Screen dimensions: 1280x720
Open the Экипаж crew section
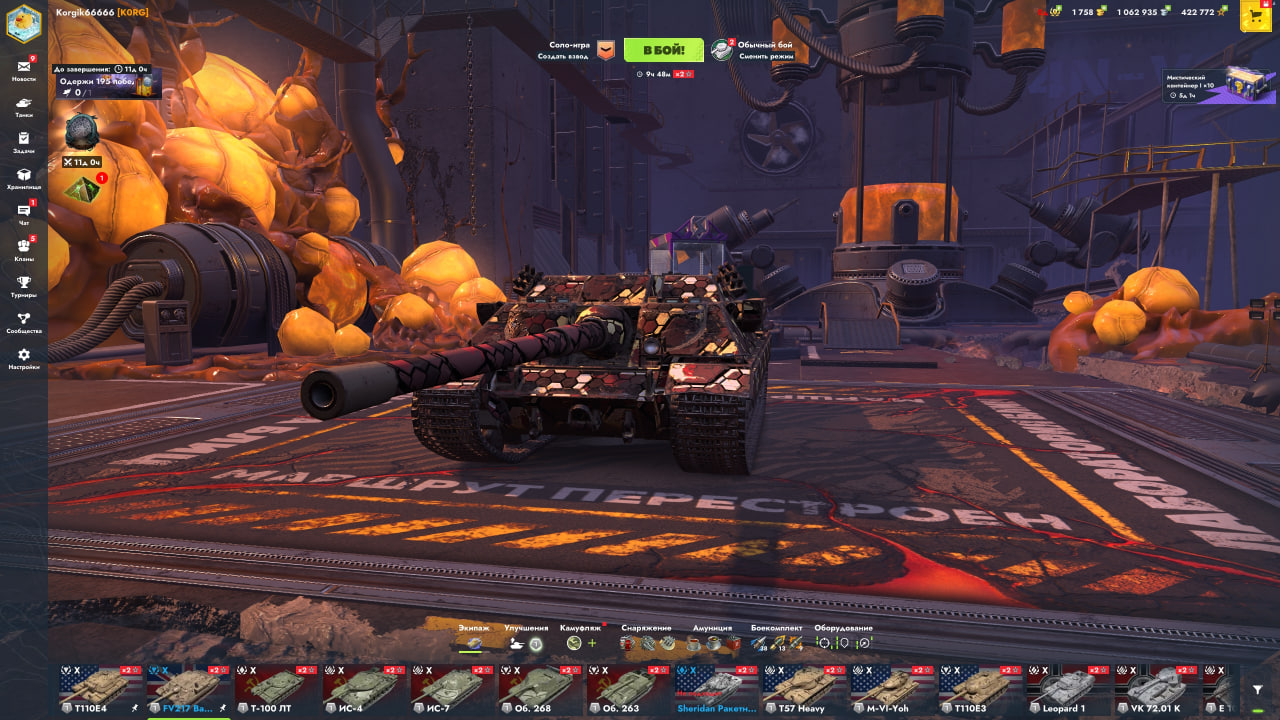[x=473, y=638]
